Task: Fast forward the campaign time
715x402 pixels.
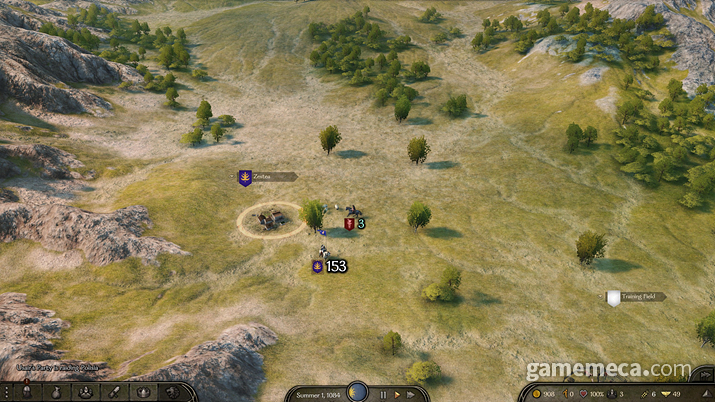Action: click(x=410, y=394)
